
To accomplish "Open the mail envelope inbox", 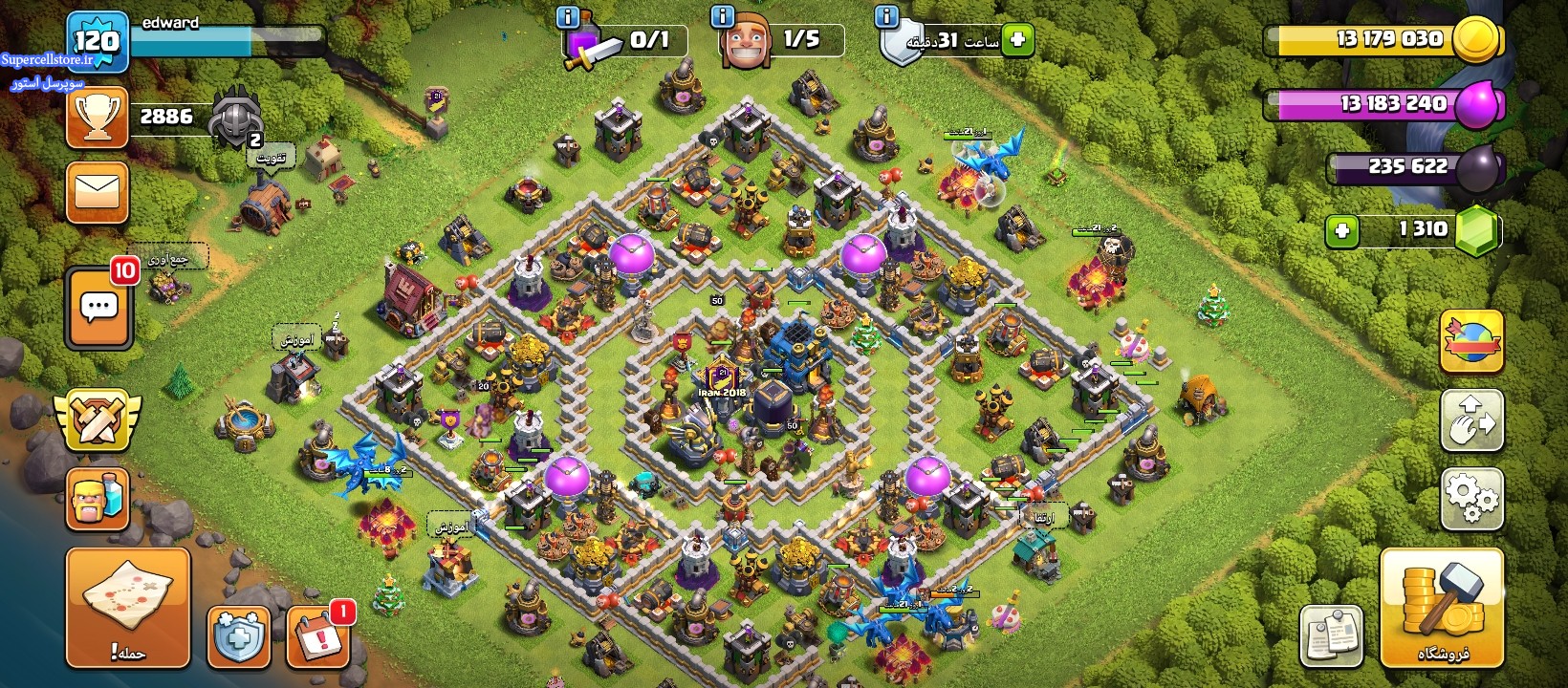I will click(x=98, y=192).
